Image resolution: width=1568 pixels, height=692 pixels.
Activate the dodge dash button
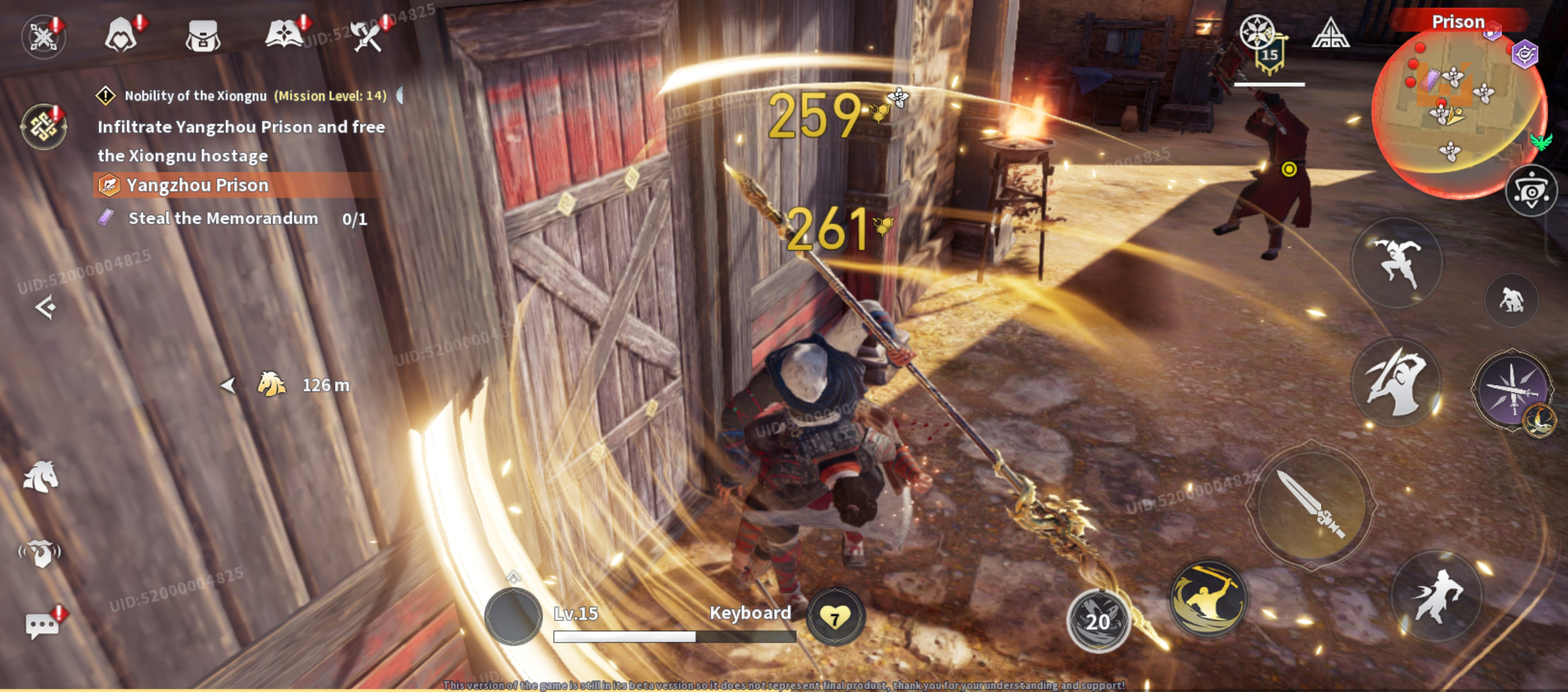pos(1437,595)
